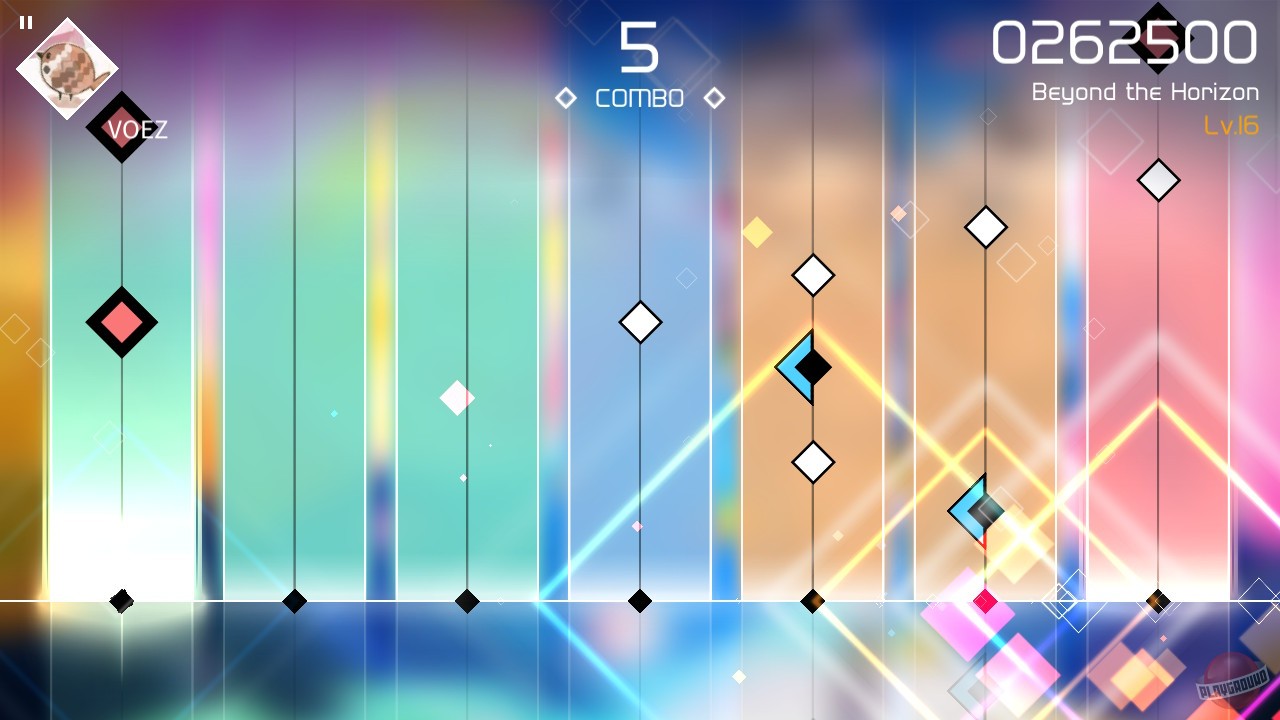Select the bird avatar thumbnail
This screenshot has height=720, width=1280.
coord(66,68)
